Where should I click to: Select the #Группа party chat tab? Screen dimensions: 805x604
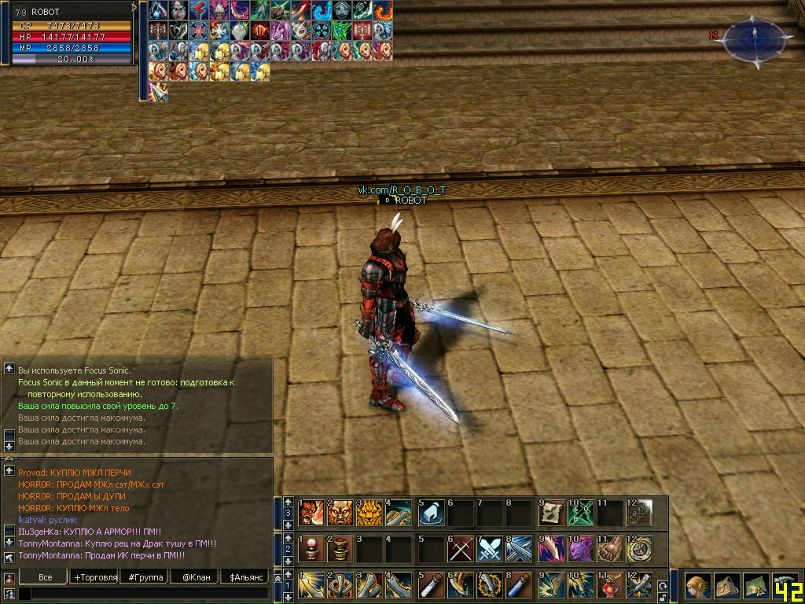tap(144, 578)
